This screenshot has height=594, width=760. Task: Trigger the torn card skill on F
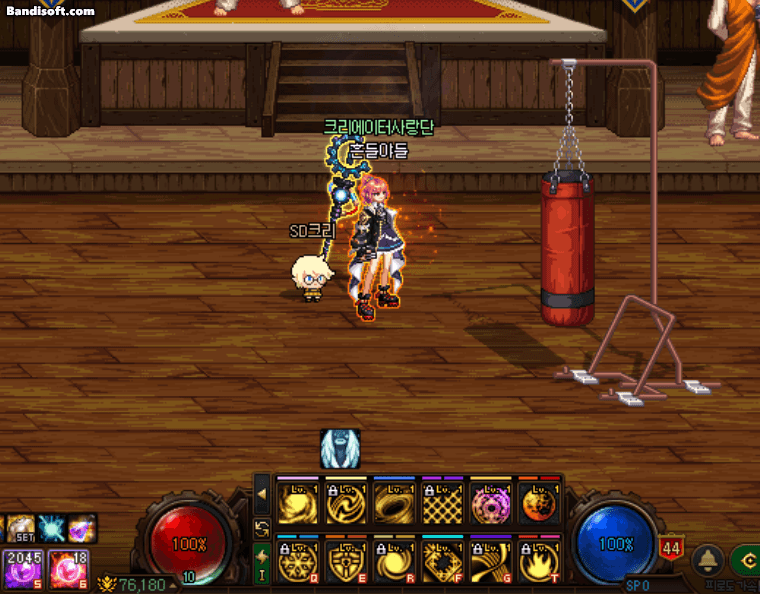pos(441,559)
